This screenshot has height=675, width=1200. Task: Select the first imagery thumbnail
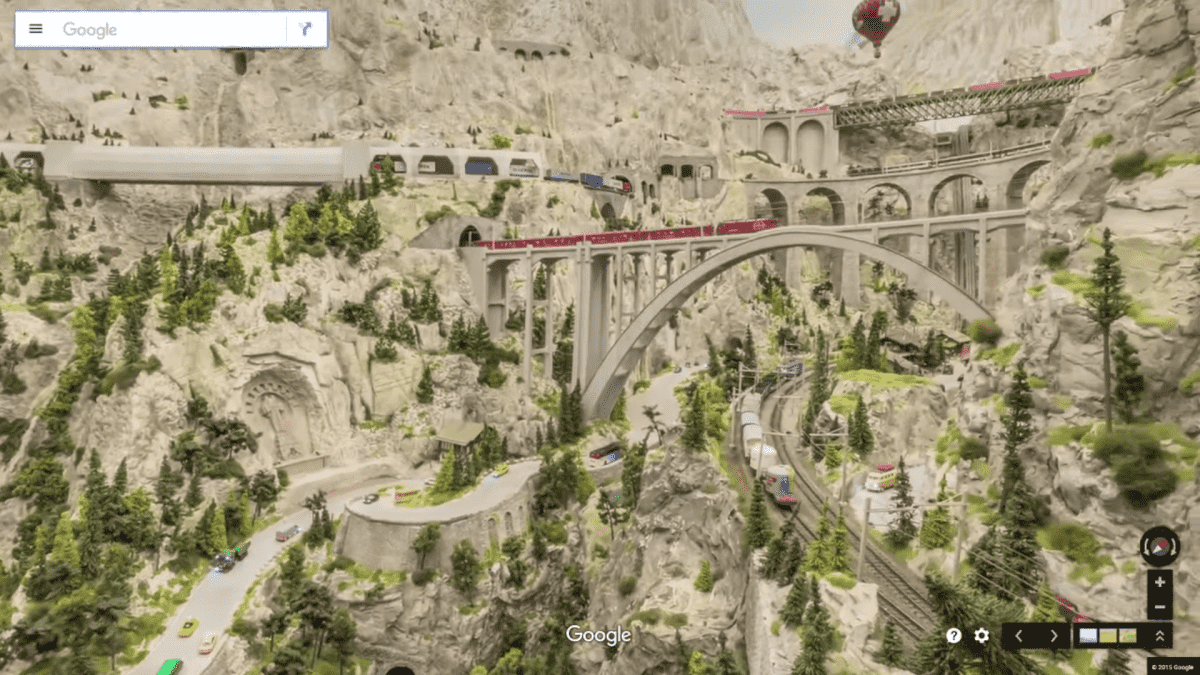click(1088, 635)
